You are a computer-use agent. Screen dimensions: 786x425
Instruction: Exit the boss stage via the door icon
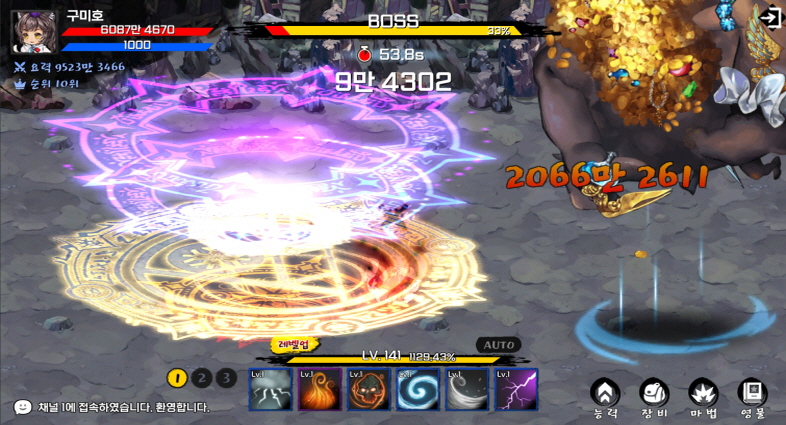[769, 17]
